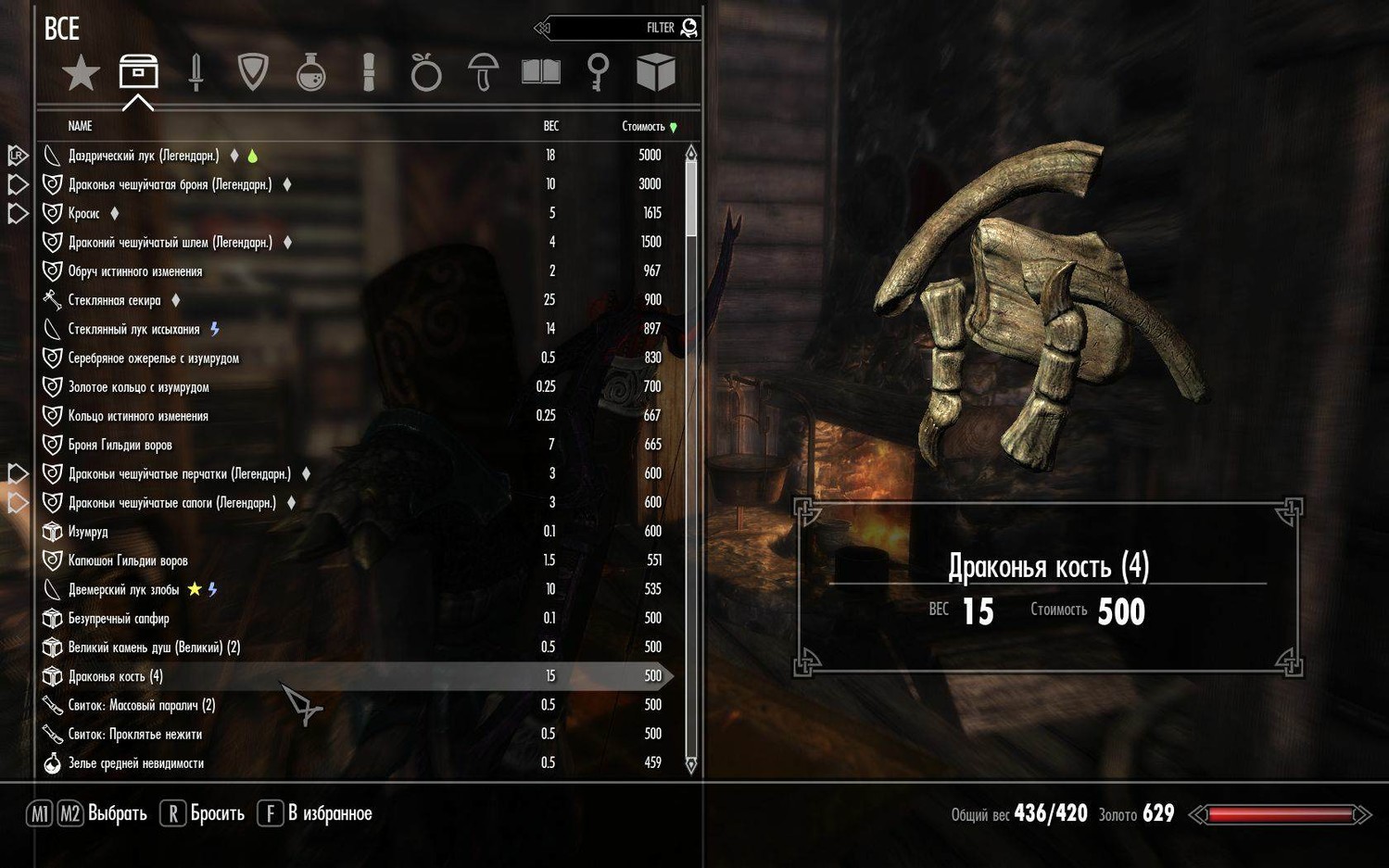Switch to the scrolls category

coord(369,73)
